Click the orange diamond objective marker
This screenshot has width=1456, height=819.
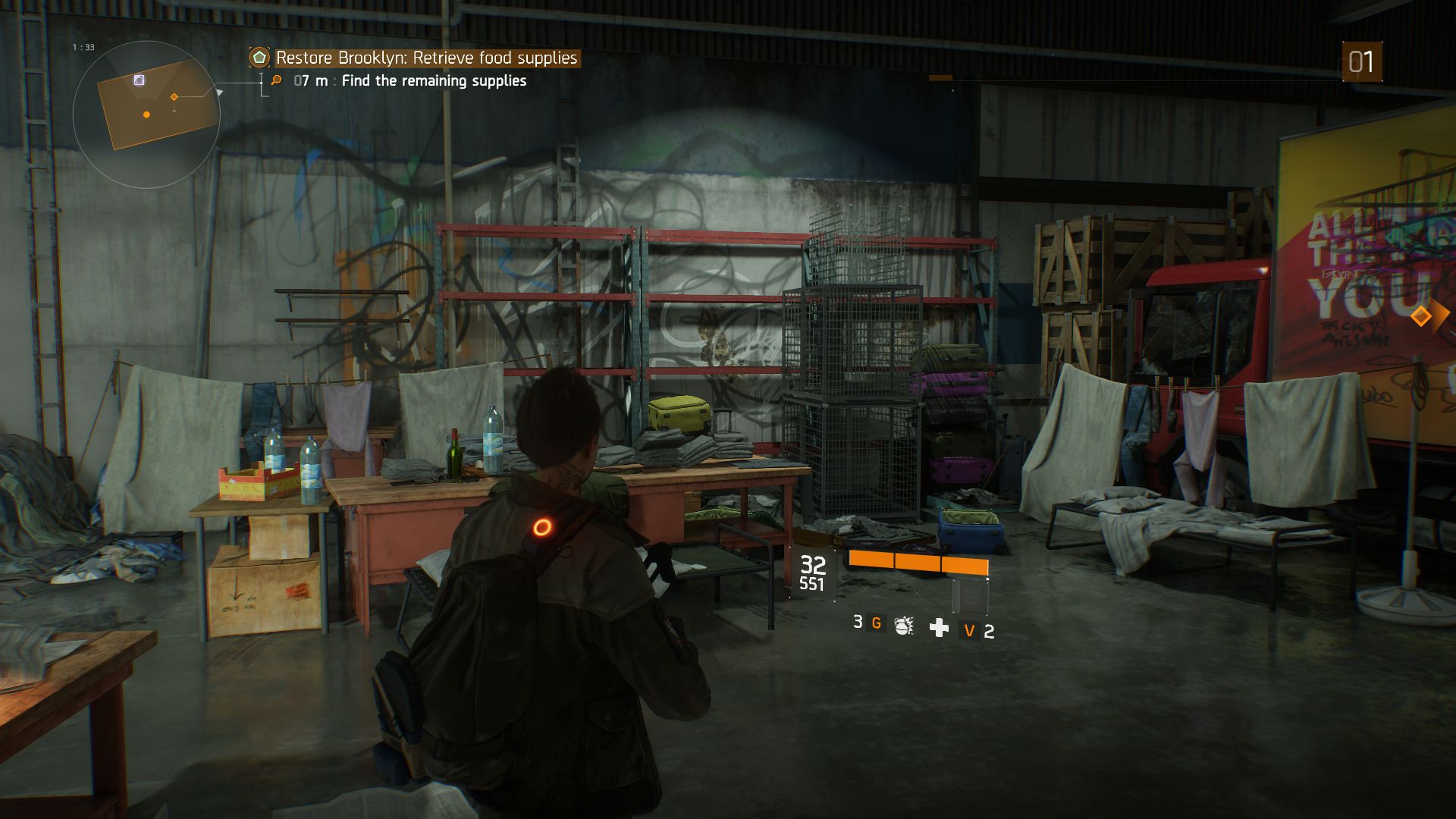coord(1421,315)
